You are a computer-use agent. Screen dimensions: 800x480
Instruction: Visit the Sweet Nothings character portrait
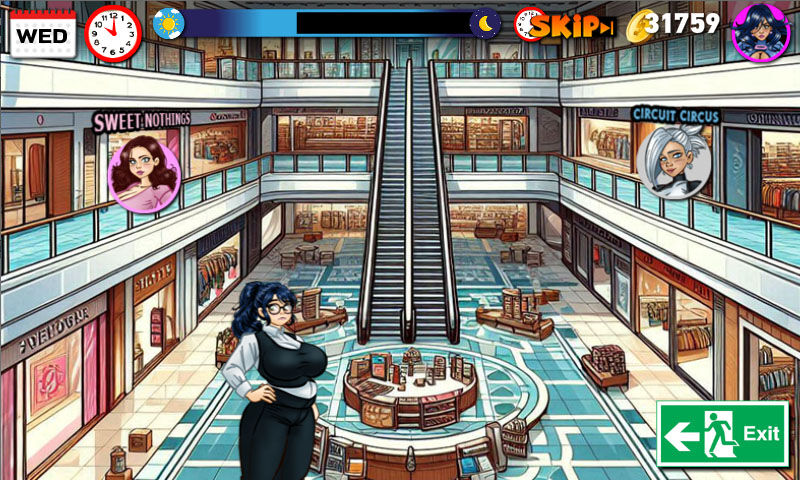(144, 172)
